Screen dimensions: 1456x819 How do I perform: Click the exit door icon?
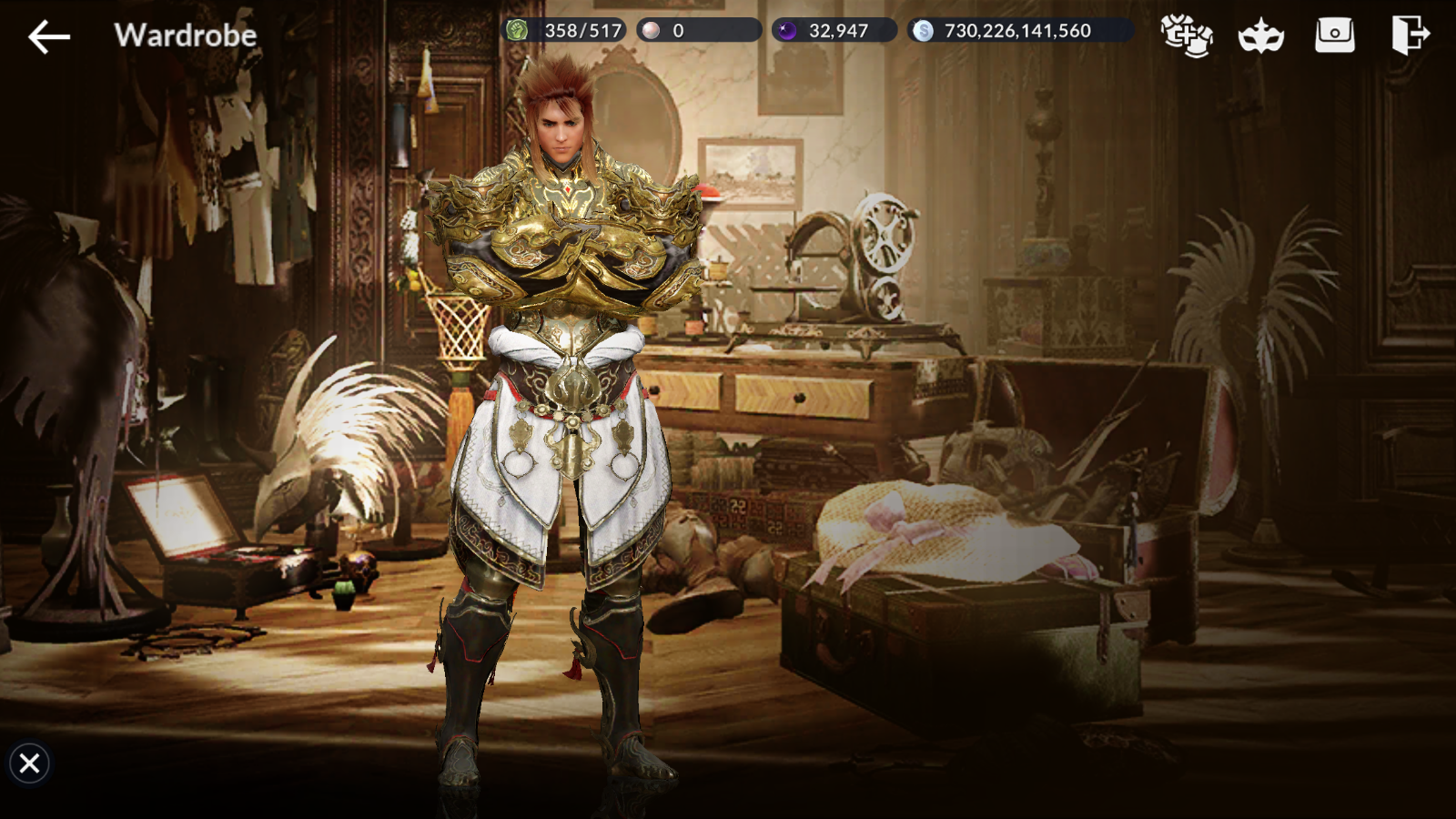pyautogui.click(x=1410, y=36)
